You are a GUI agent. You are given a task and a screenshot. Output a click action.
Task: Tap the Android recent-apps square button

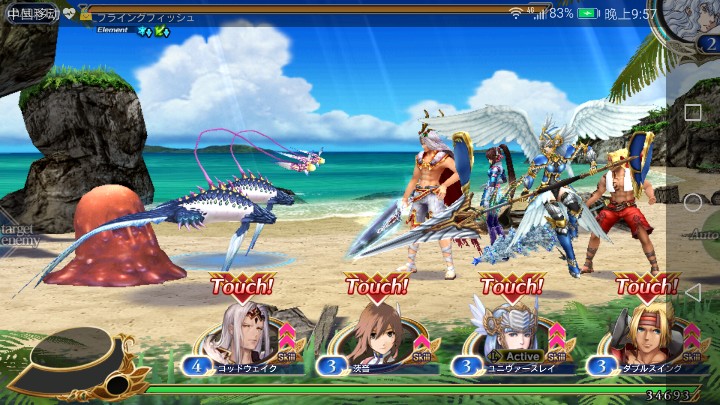[692, 112]
